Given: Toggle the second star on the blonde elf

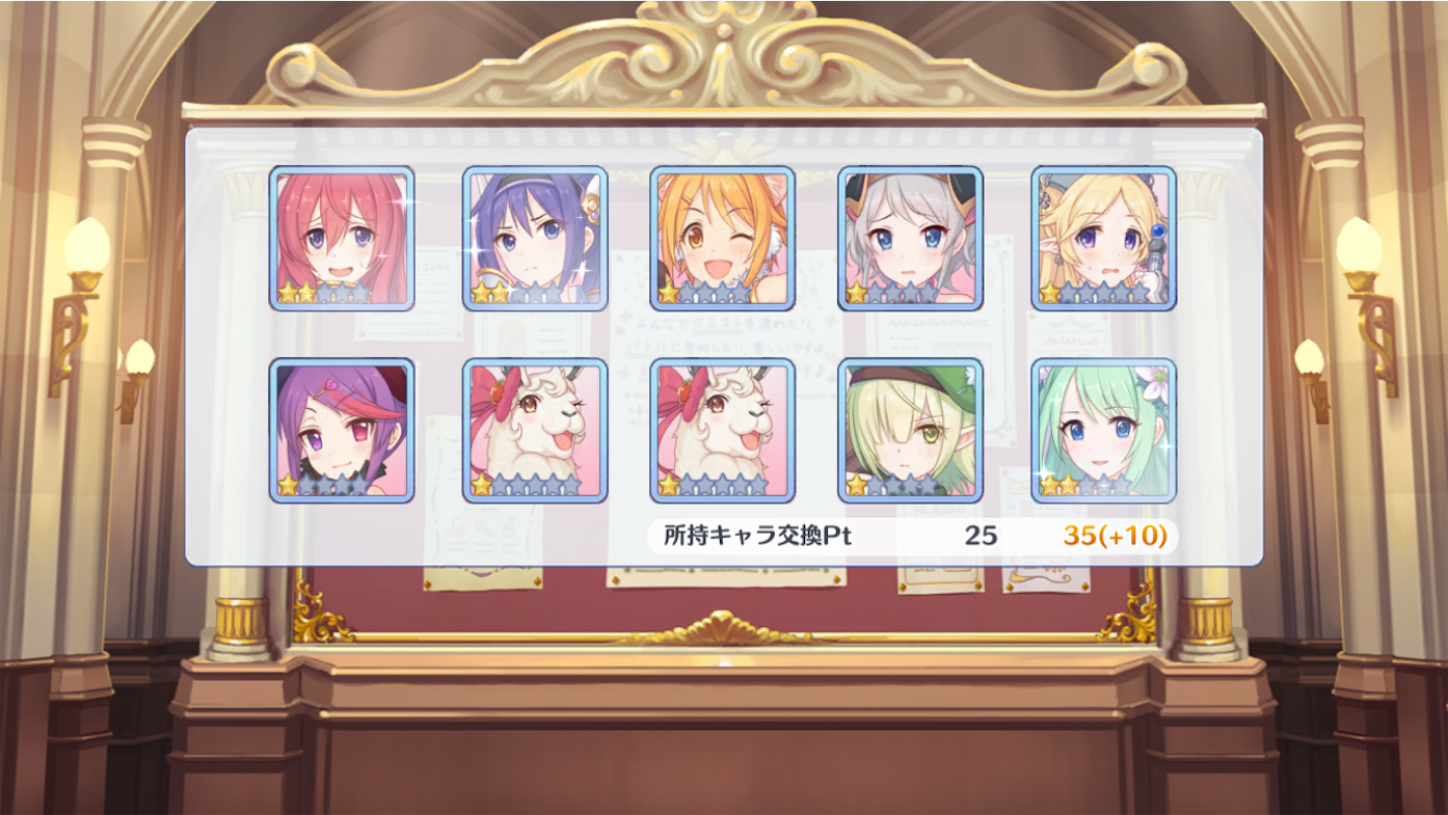Looking at the screenshot, I should [1072, 292].
